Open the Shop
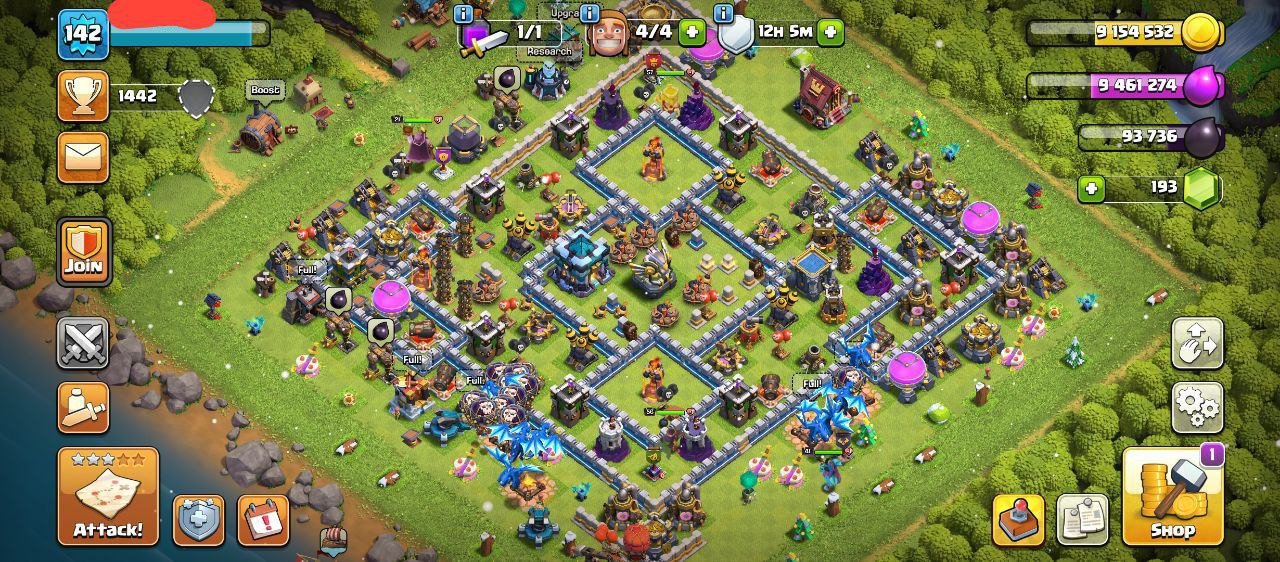Viewport: 1280px width, 562px height. [1173, 497]
